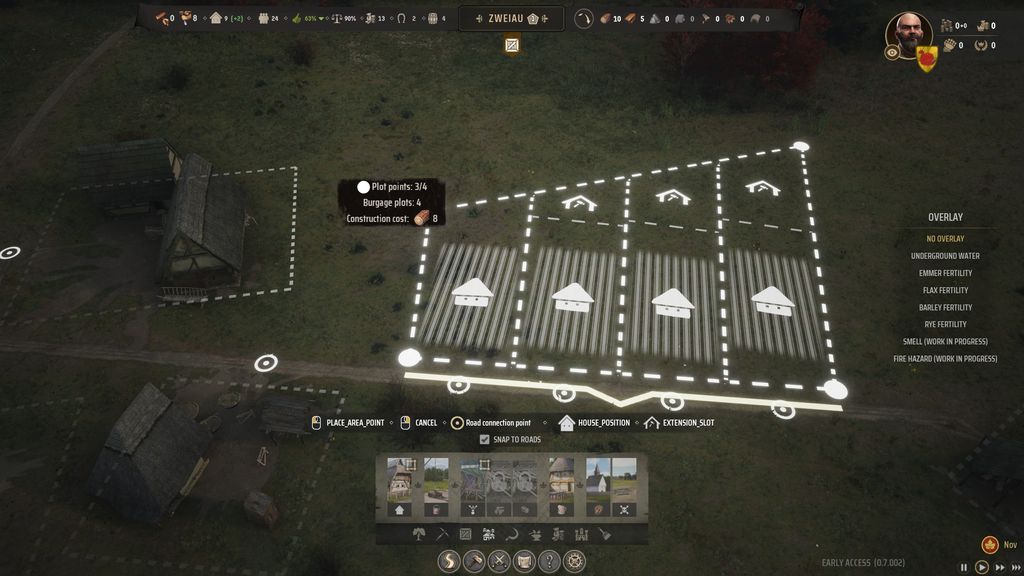Show the Emmer Fertility overlay
Viewport: 1024px width, 576px height.
pyautogui.click(x=945, y=273)
